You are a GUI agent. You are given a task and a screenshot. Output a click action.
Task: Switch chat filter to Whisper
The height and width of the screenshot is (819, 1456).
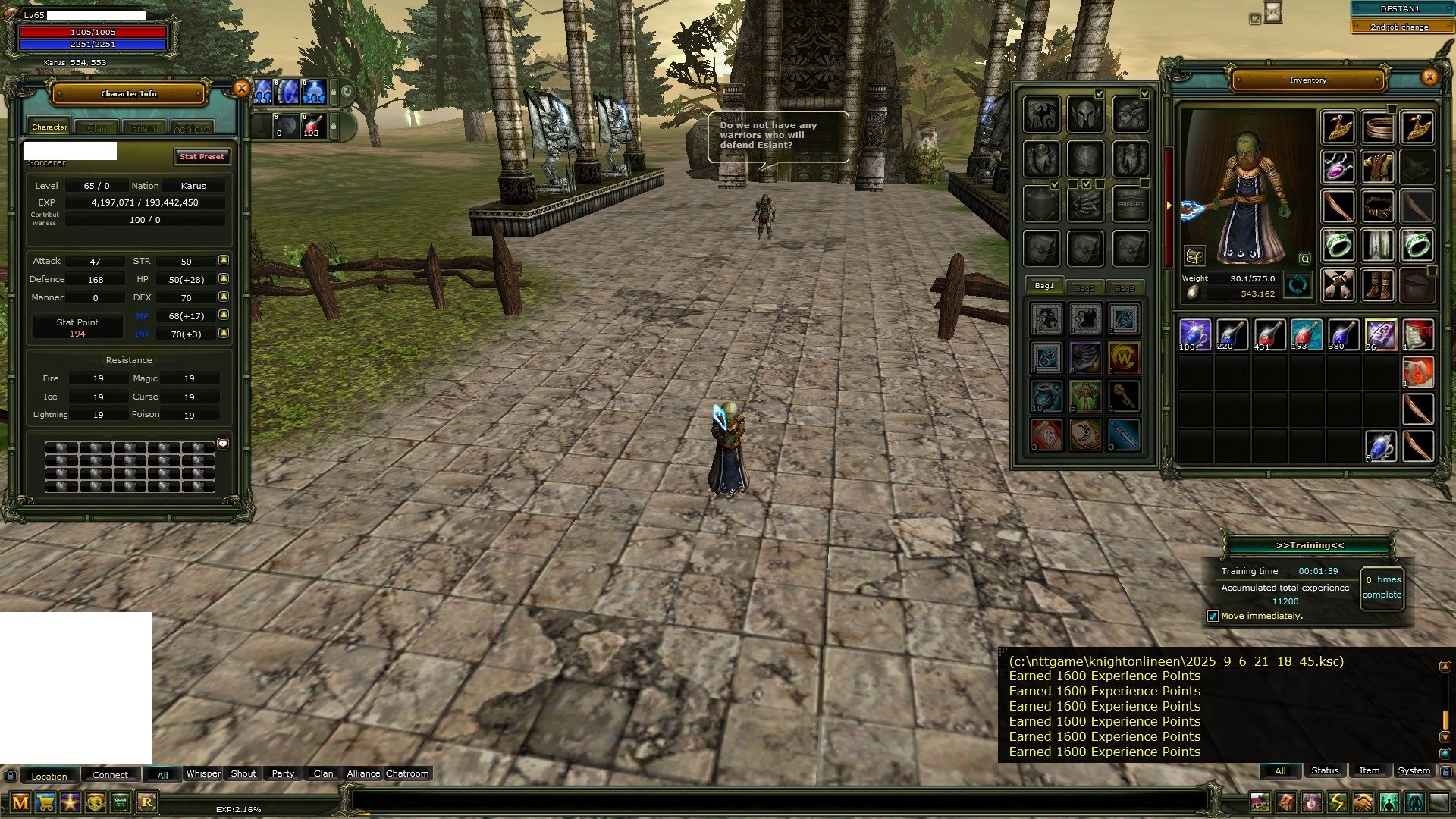[x=203, y=773]
